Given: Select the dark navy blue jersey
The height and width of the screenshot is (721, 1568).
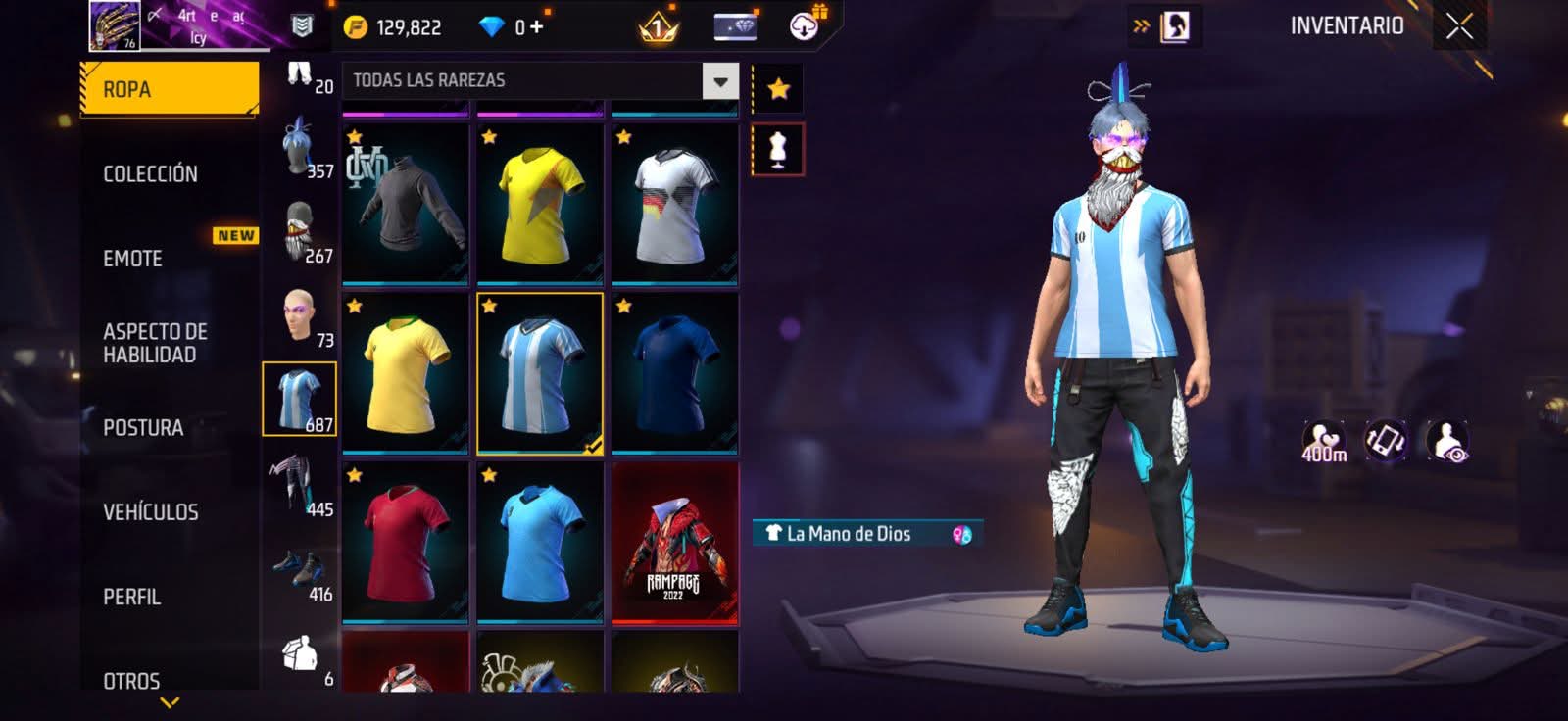Looking at the screenshot, I should [674, 374].
